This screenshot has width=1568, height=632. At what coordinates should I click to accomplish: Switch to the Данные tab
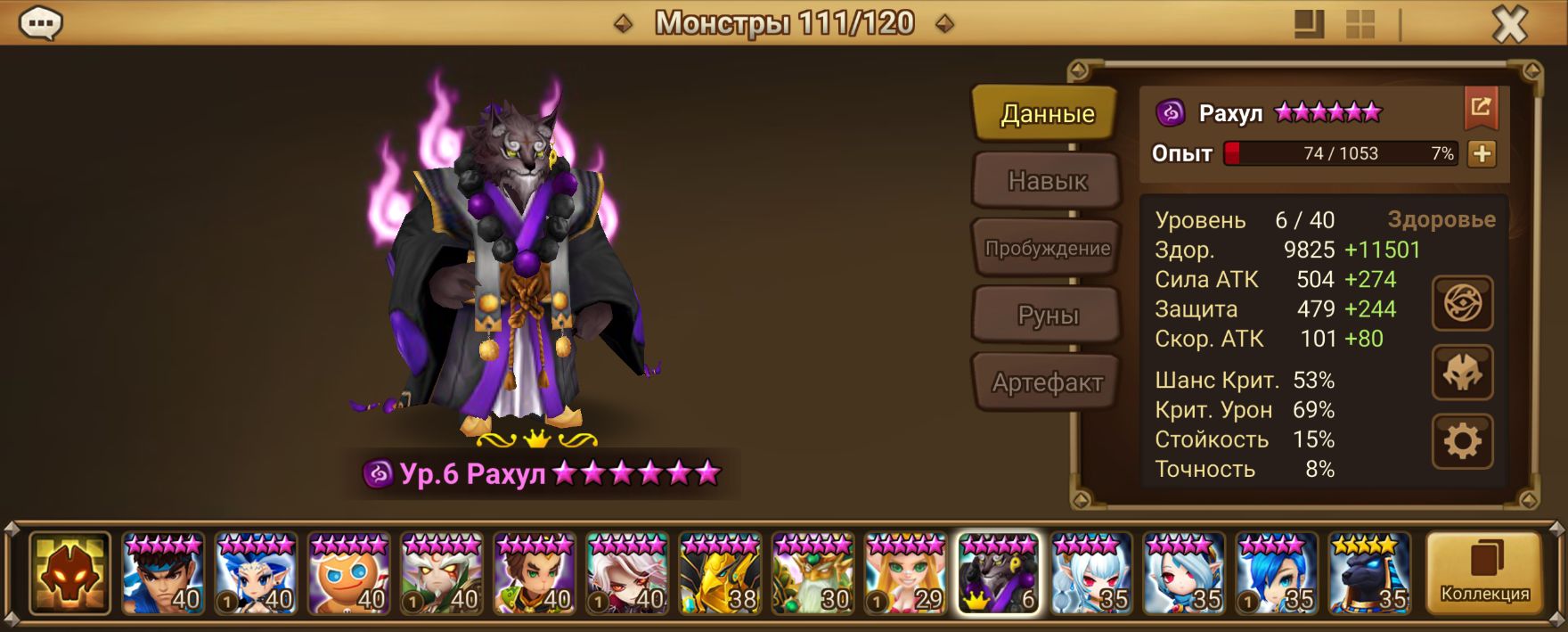tap(1046, 114)
